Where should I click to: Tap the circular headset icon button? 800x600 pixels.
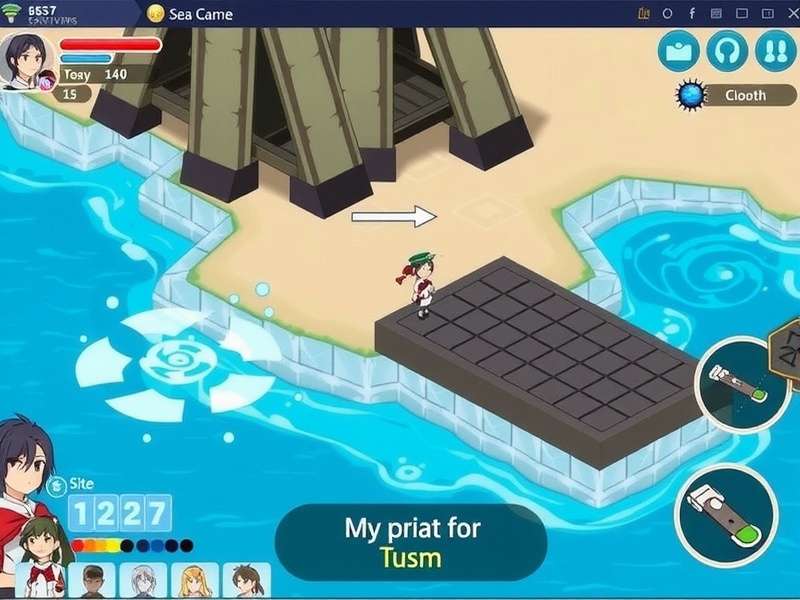[x=727, y=51]
